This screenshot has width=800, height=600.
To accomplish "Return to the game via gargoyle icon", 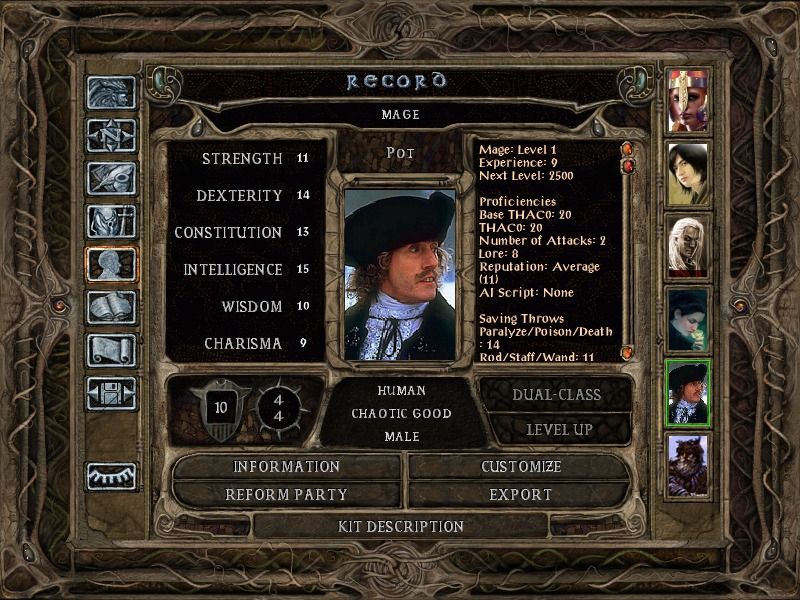I will point(111,92).
